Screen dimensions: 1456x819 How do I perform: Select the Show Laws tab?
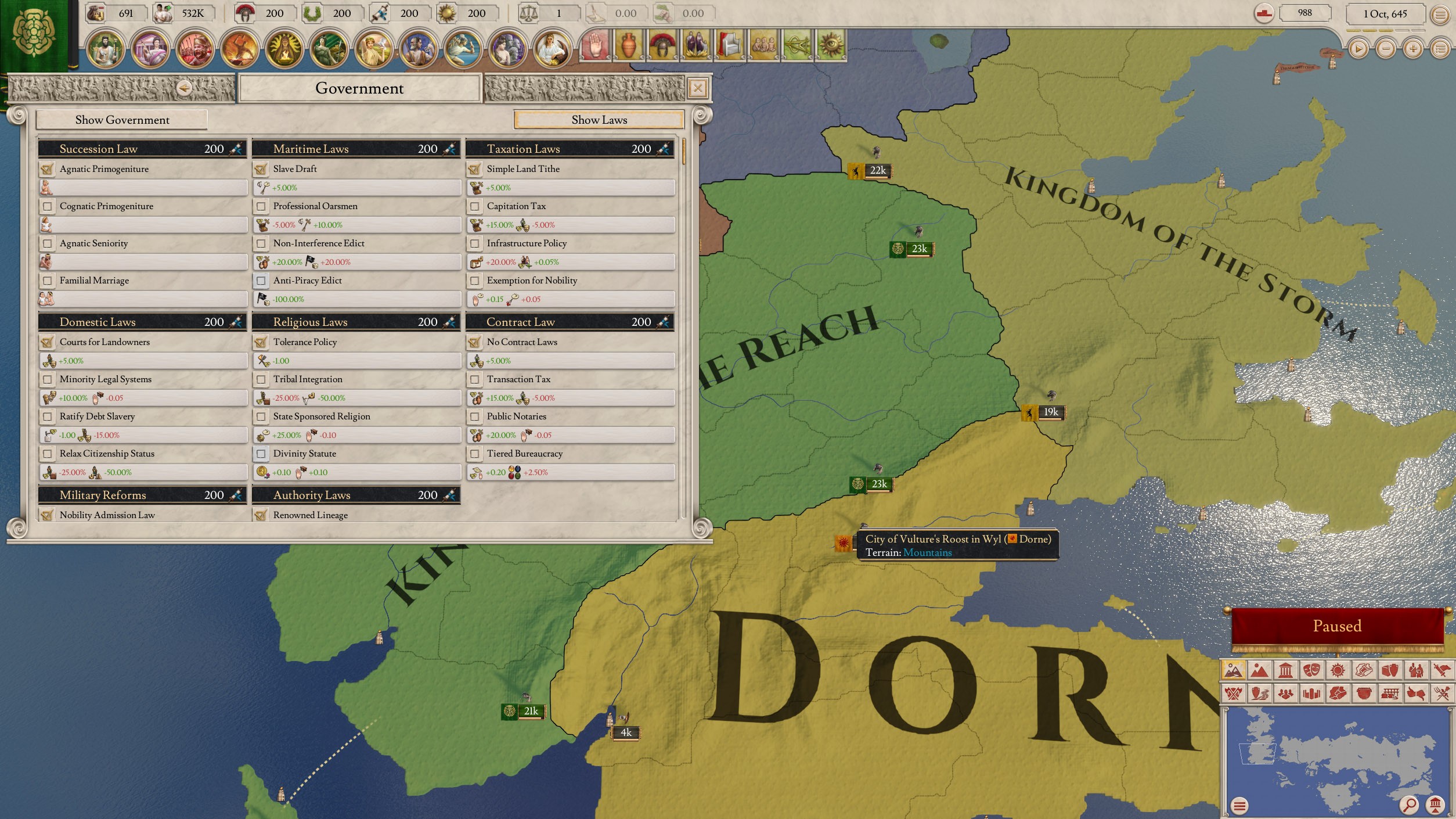[x=599, y=120]
